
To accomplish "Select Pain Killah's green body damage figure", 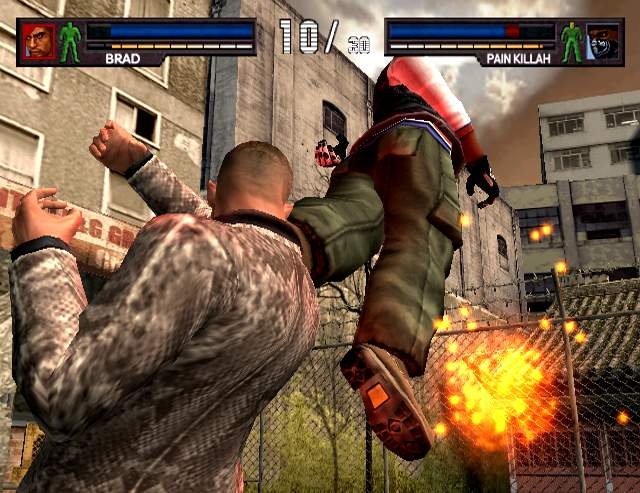I will coord(571,42).
